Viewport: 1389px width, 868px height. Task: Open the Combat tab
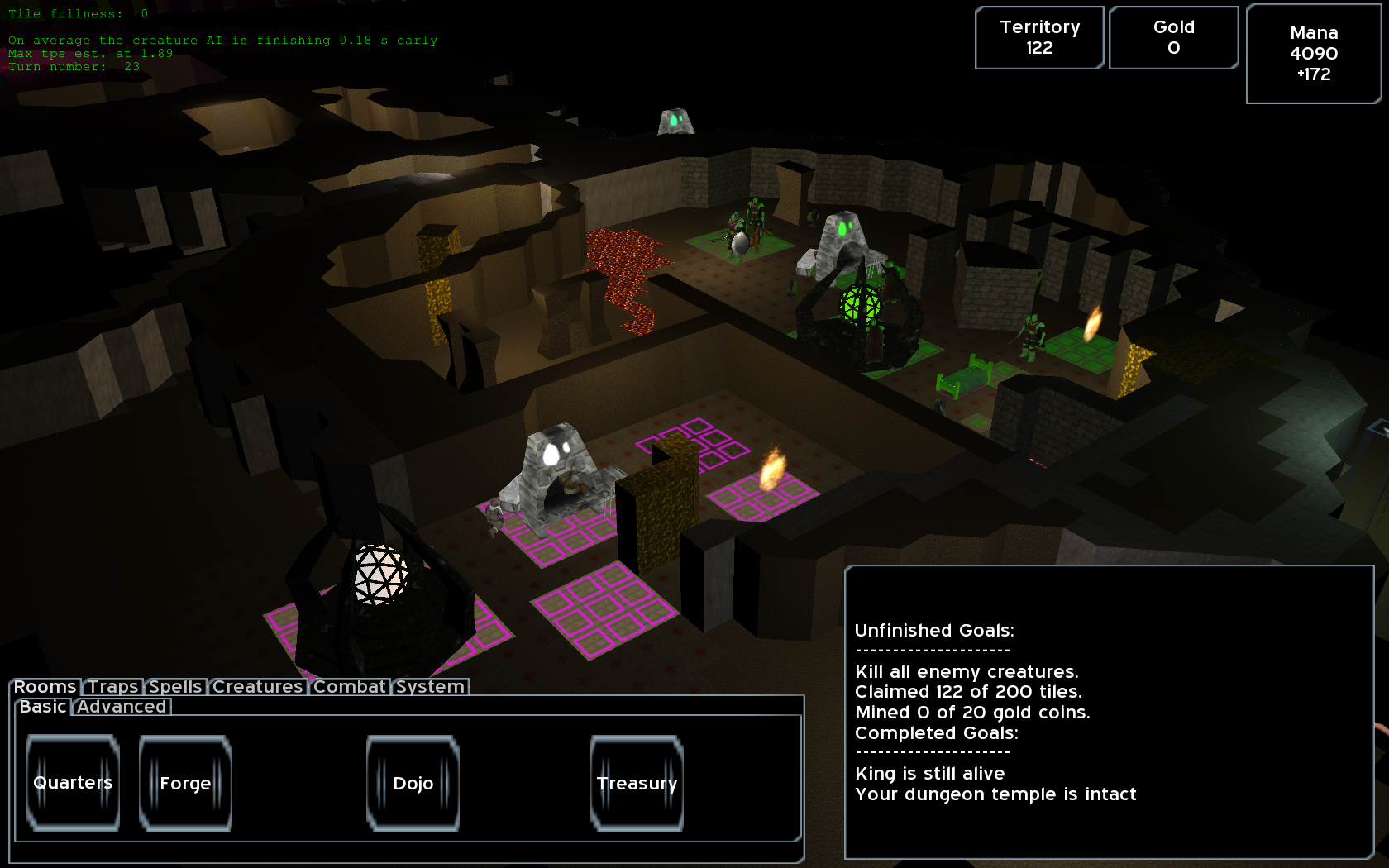coord(350,687)
